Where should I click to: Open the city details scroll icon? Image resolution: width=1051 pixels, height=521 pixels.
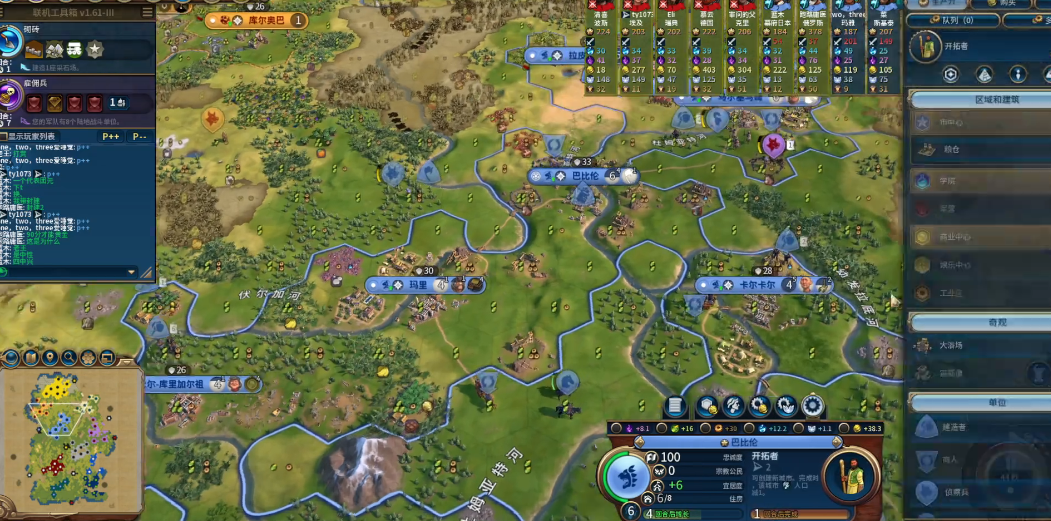click(676, 406)
